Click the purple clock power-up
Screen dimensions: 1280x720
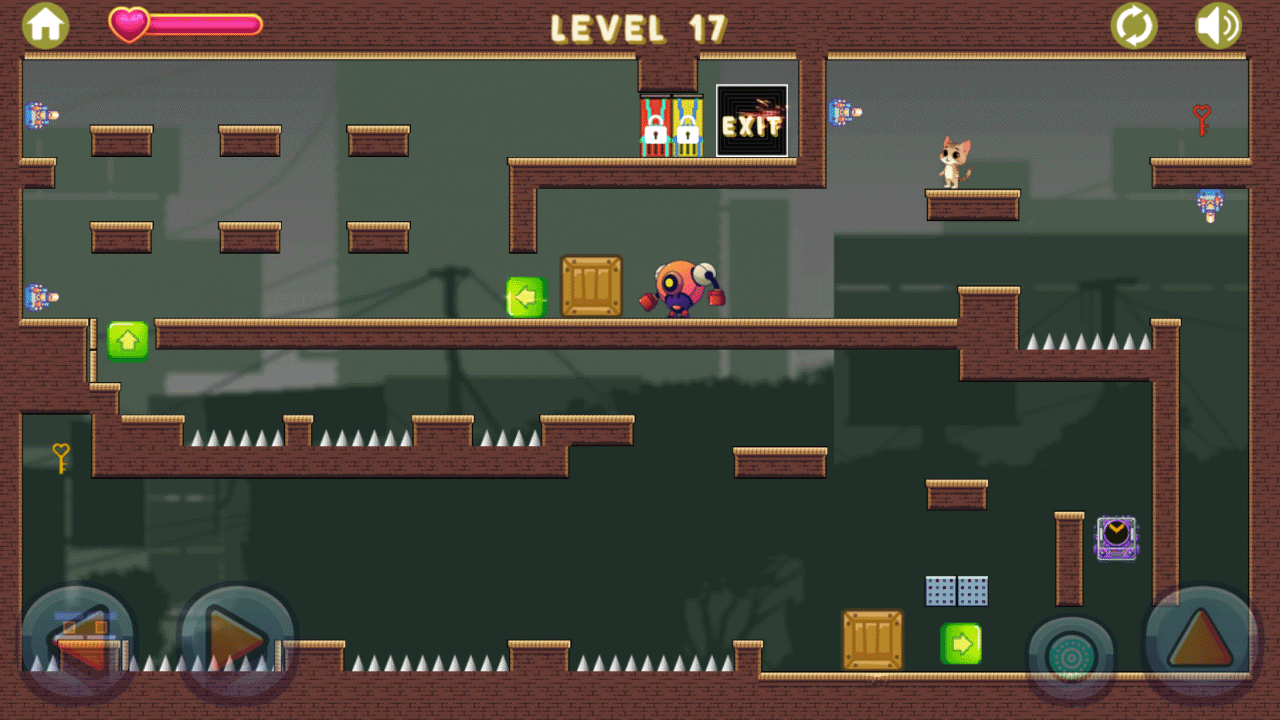click(1116, 537)
